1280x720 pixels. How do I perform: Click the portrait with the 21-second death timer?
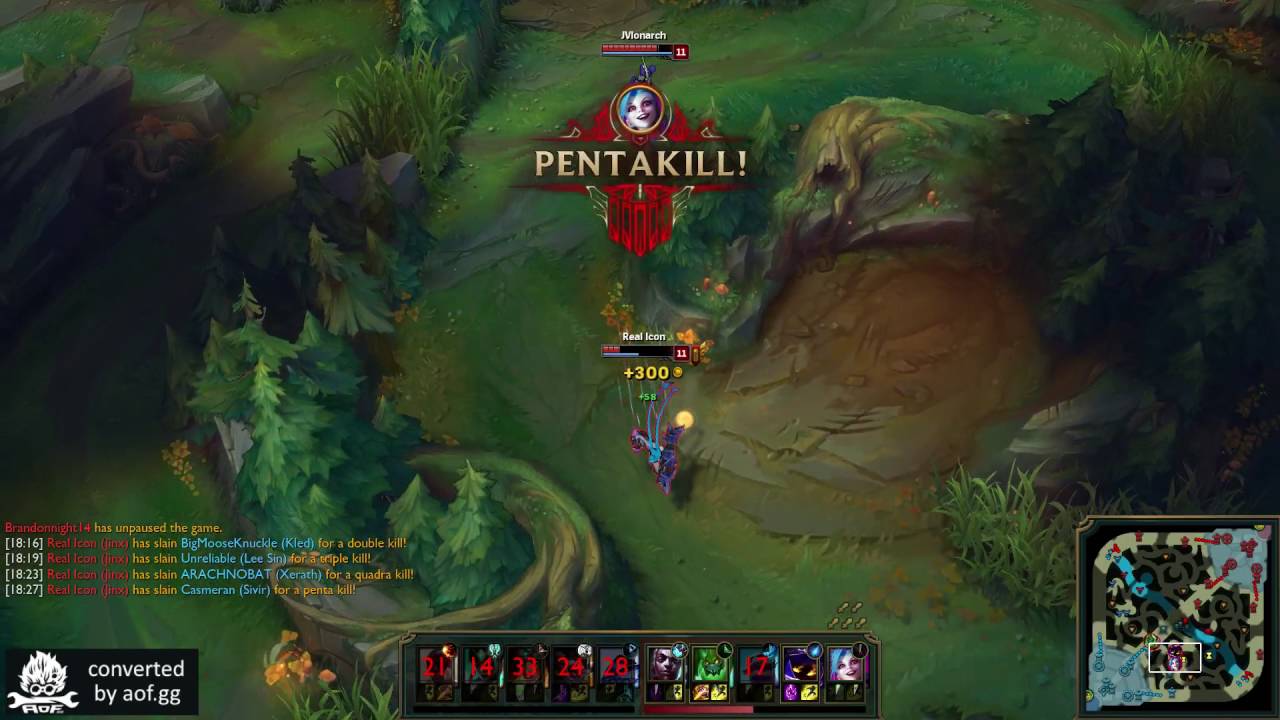point(435,667)
